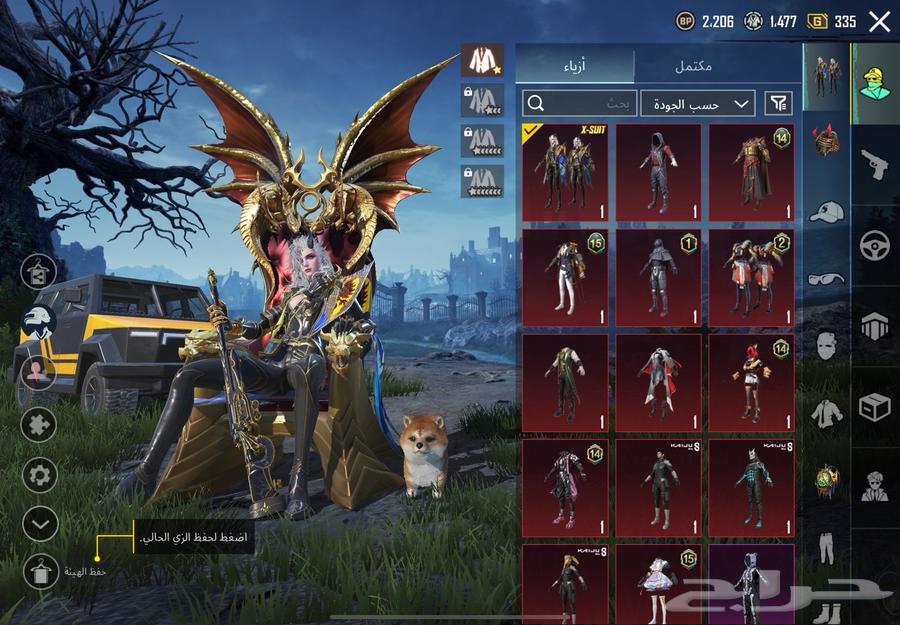Open the crate box category

[875, 407]
